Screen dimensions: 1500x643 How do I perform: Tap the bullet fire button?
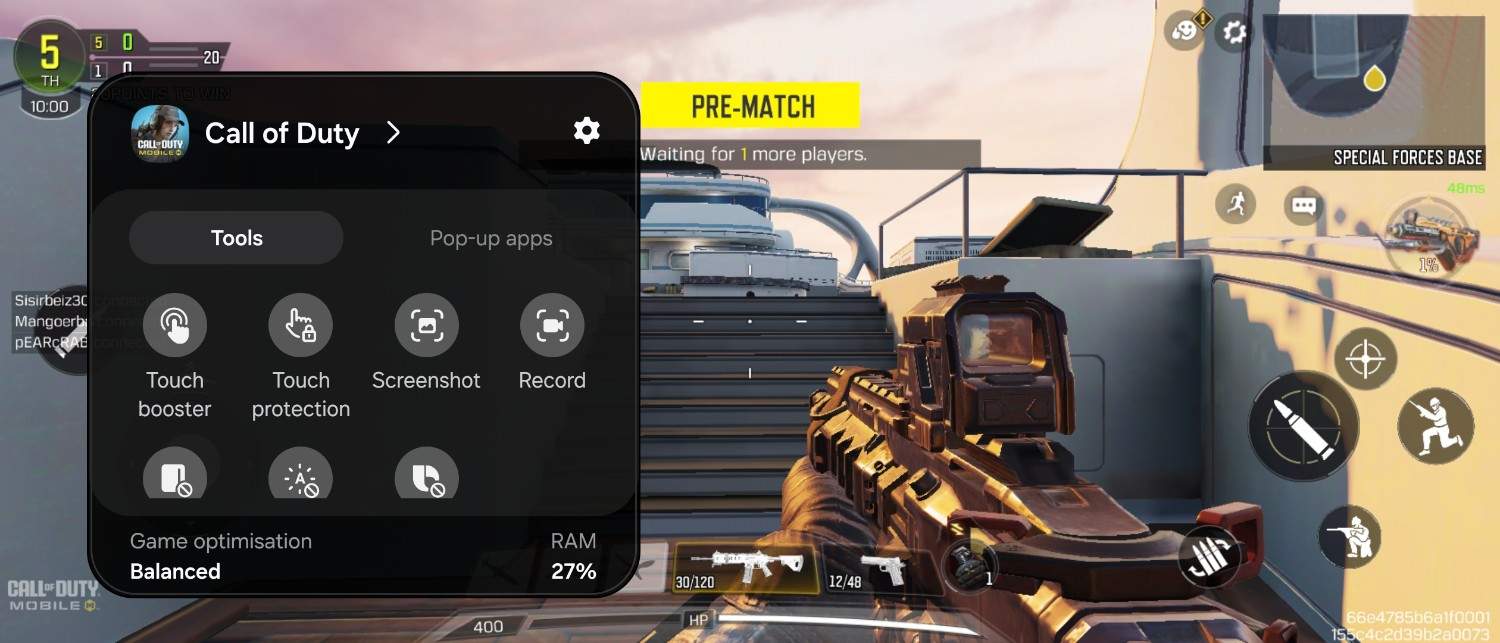point(1303,425)
